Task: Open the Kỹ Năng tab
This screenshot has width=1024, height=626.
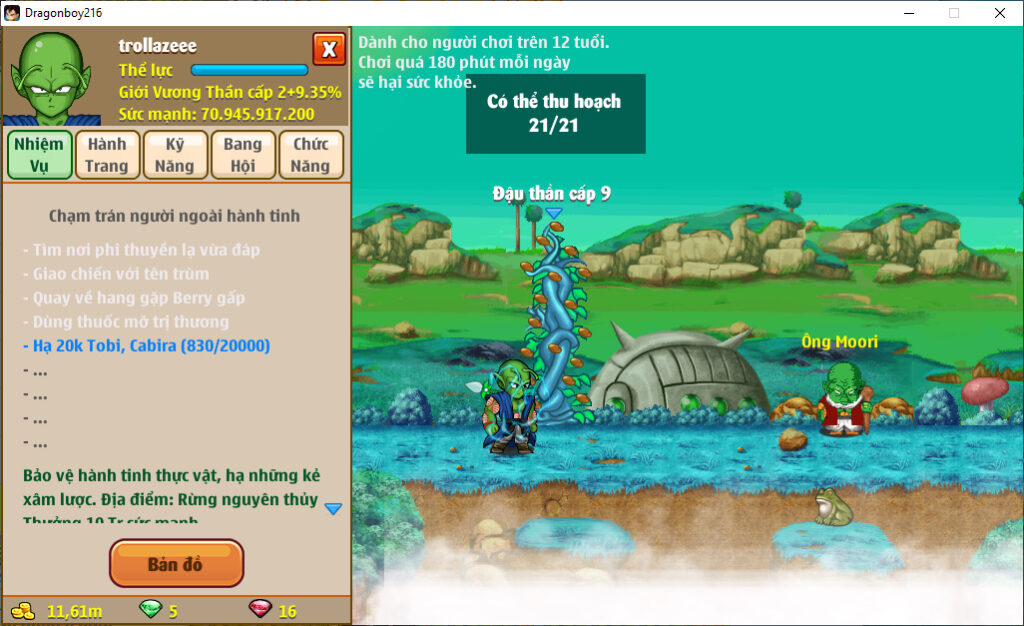Action: click(x=174, y=155)
